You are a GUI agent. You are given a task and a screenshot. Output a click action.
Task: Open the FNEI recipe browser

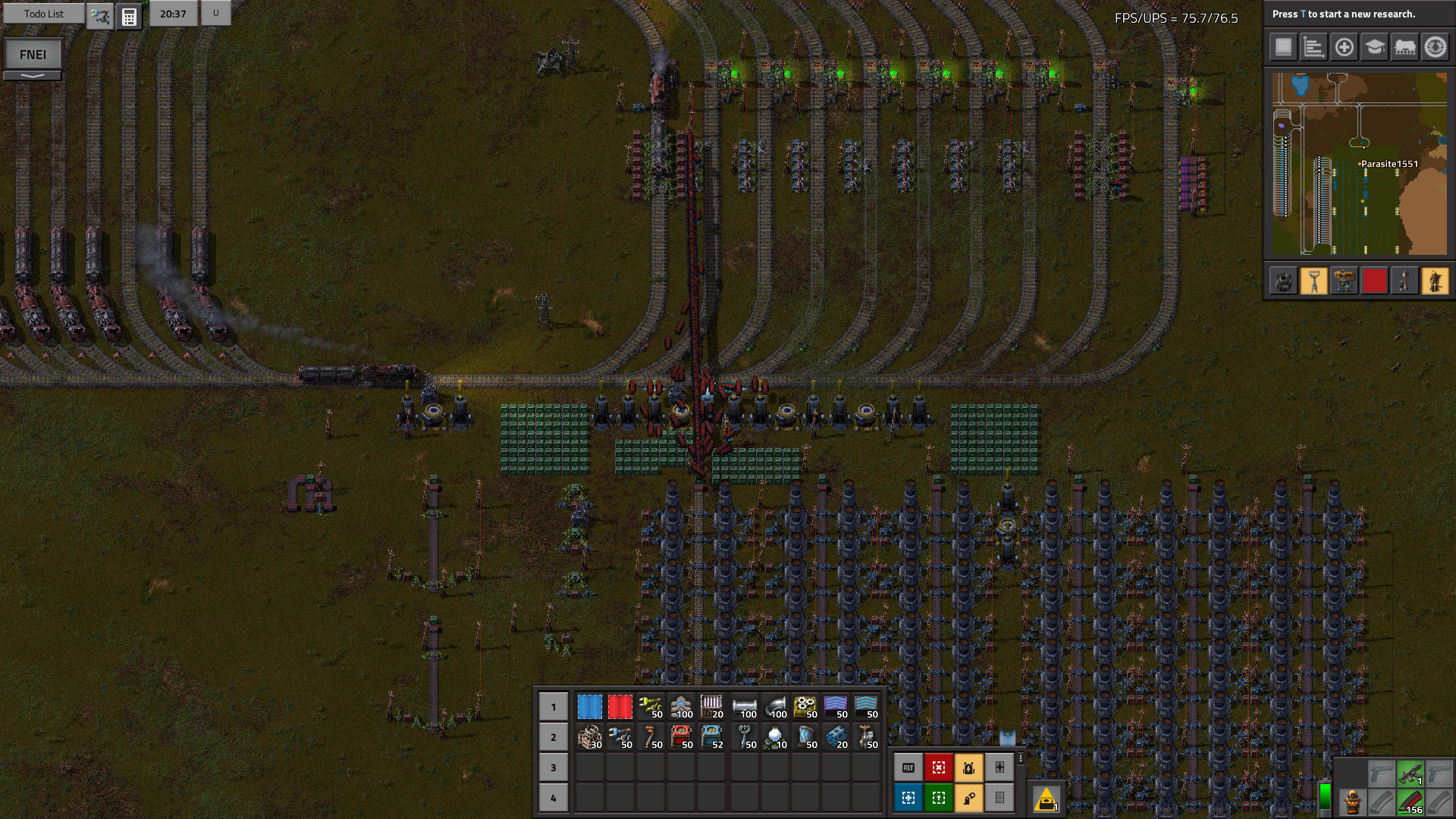point(33,54)
